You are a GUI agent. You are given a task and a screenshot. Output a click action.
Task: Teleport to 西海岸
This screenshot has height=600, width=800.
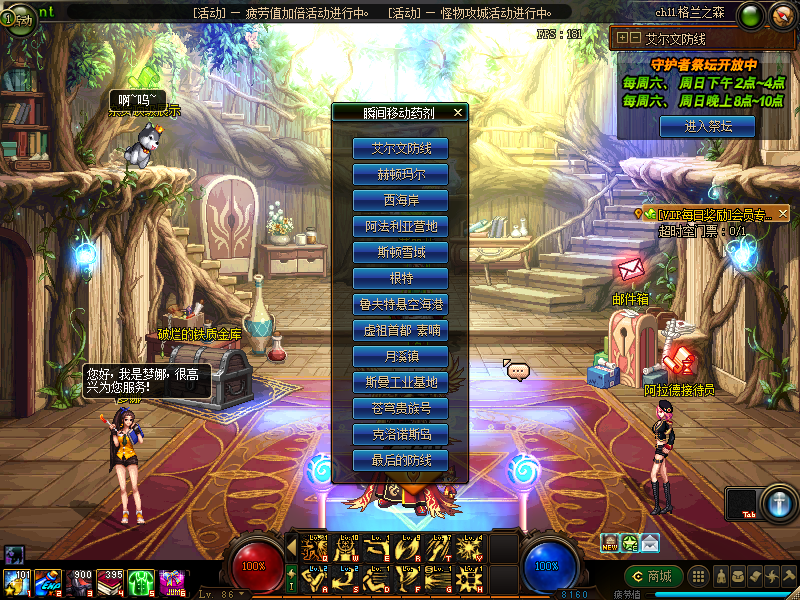coord(400,200)
